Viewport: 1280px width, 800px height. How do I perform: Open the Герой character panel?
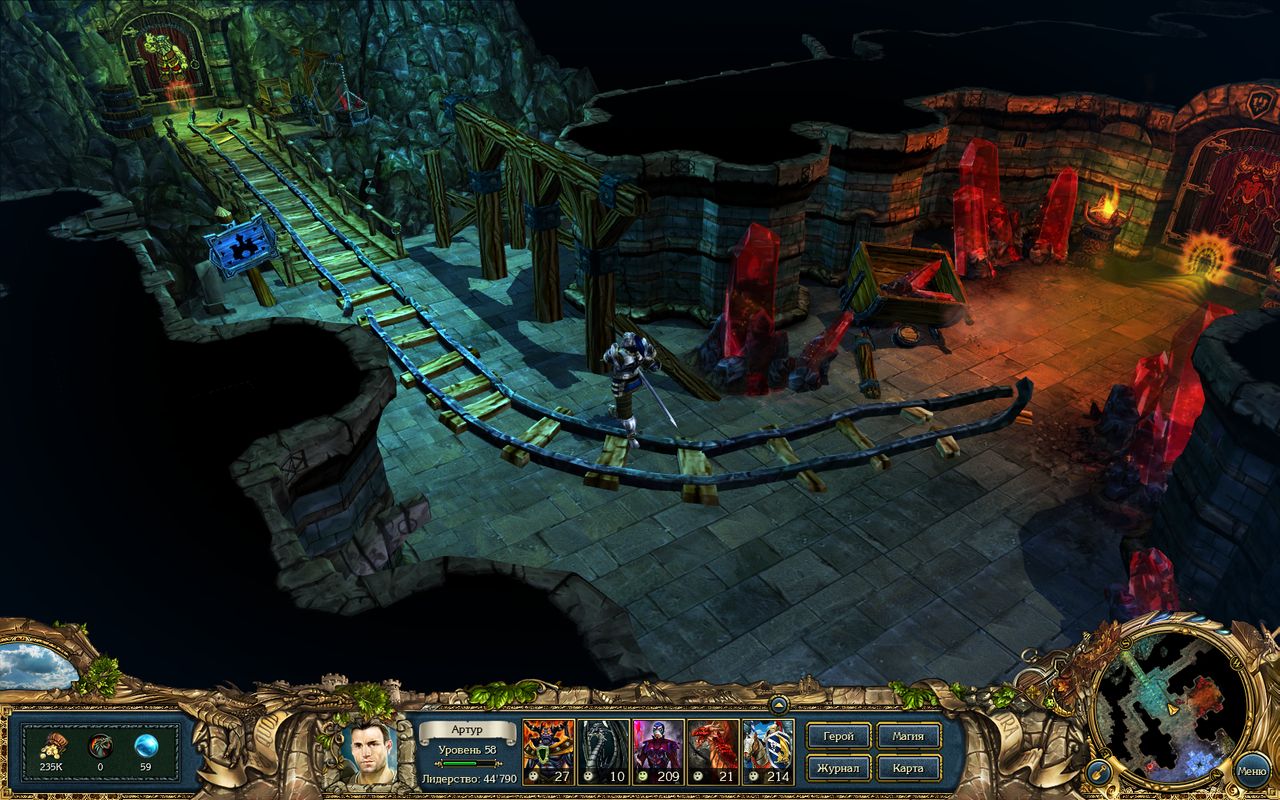pyautogui.click(x=838, y=737)
